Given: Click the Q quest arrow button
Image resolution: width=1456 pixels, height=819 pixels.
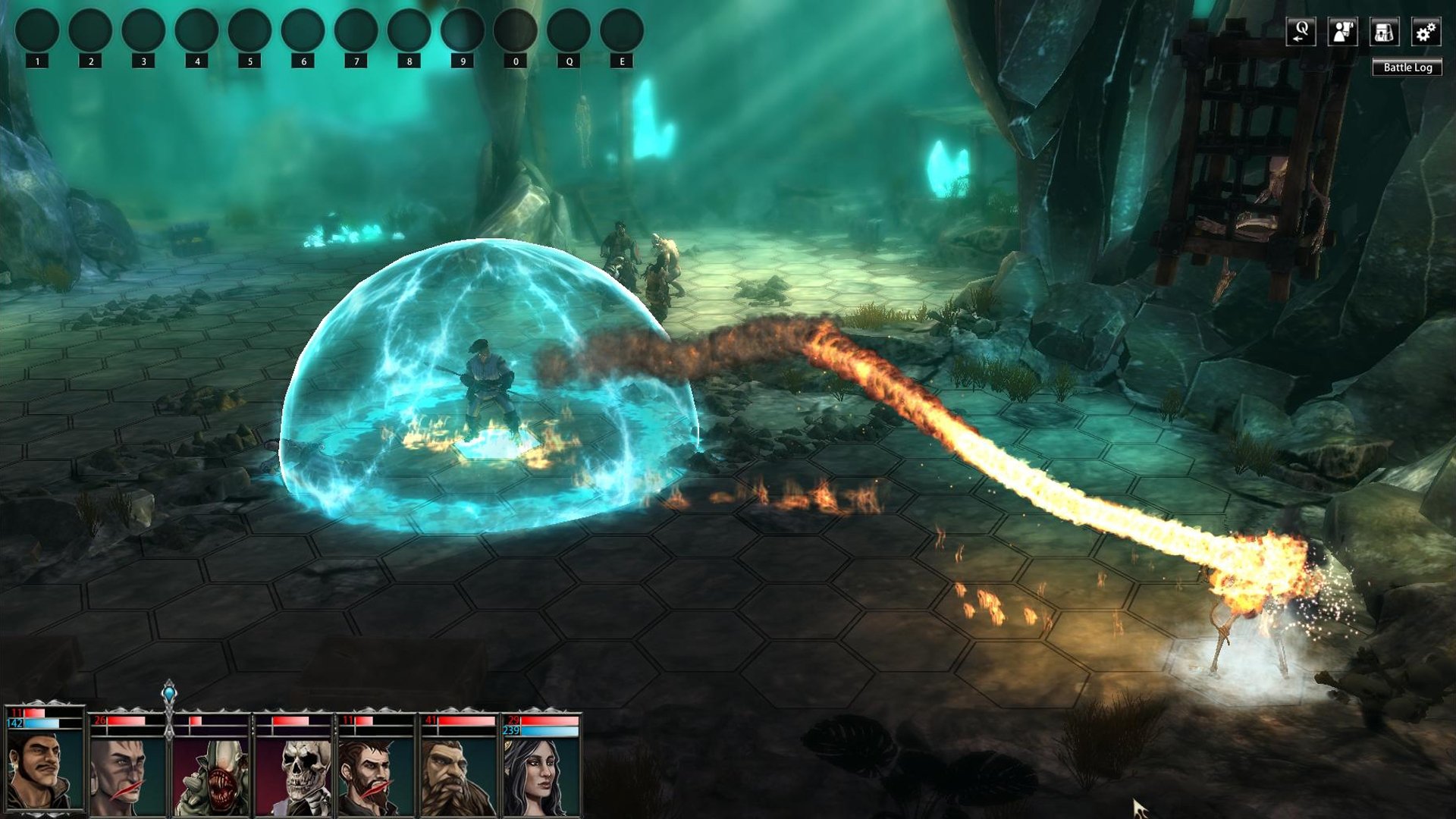Looking at the screenshot, I should tap(1301, 33).
